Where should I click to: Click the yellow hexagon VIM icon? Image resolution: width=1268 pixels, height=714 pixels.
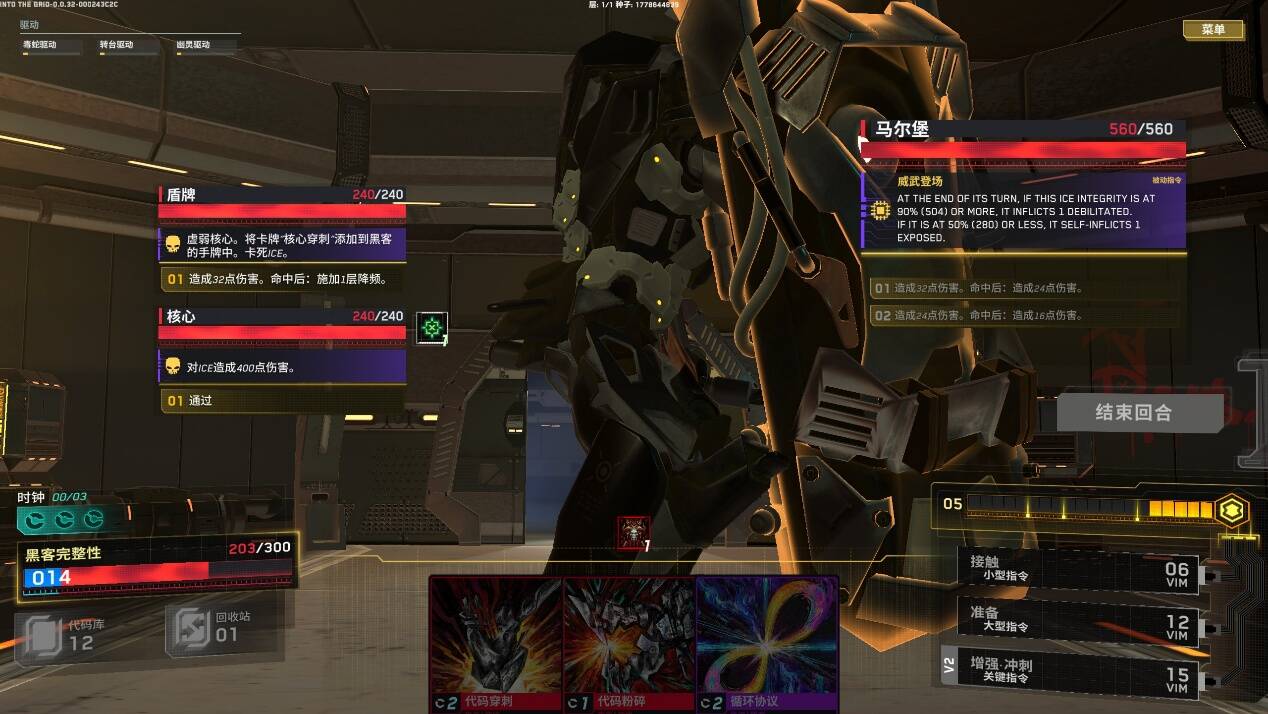[x=1233, y=510]
